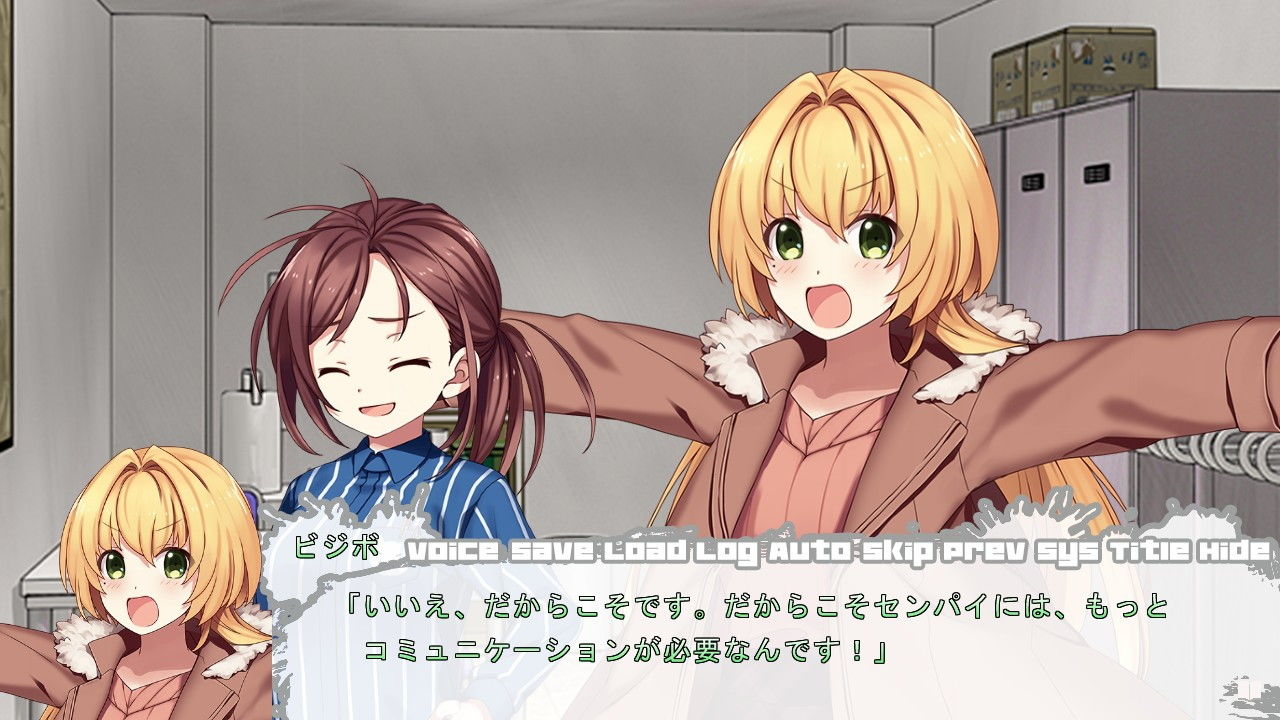
Task: Click the boxes on top of the locker
Action: [1070, 70]
